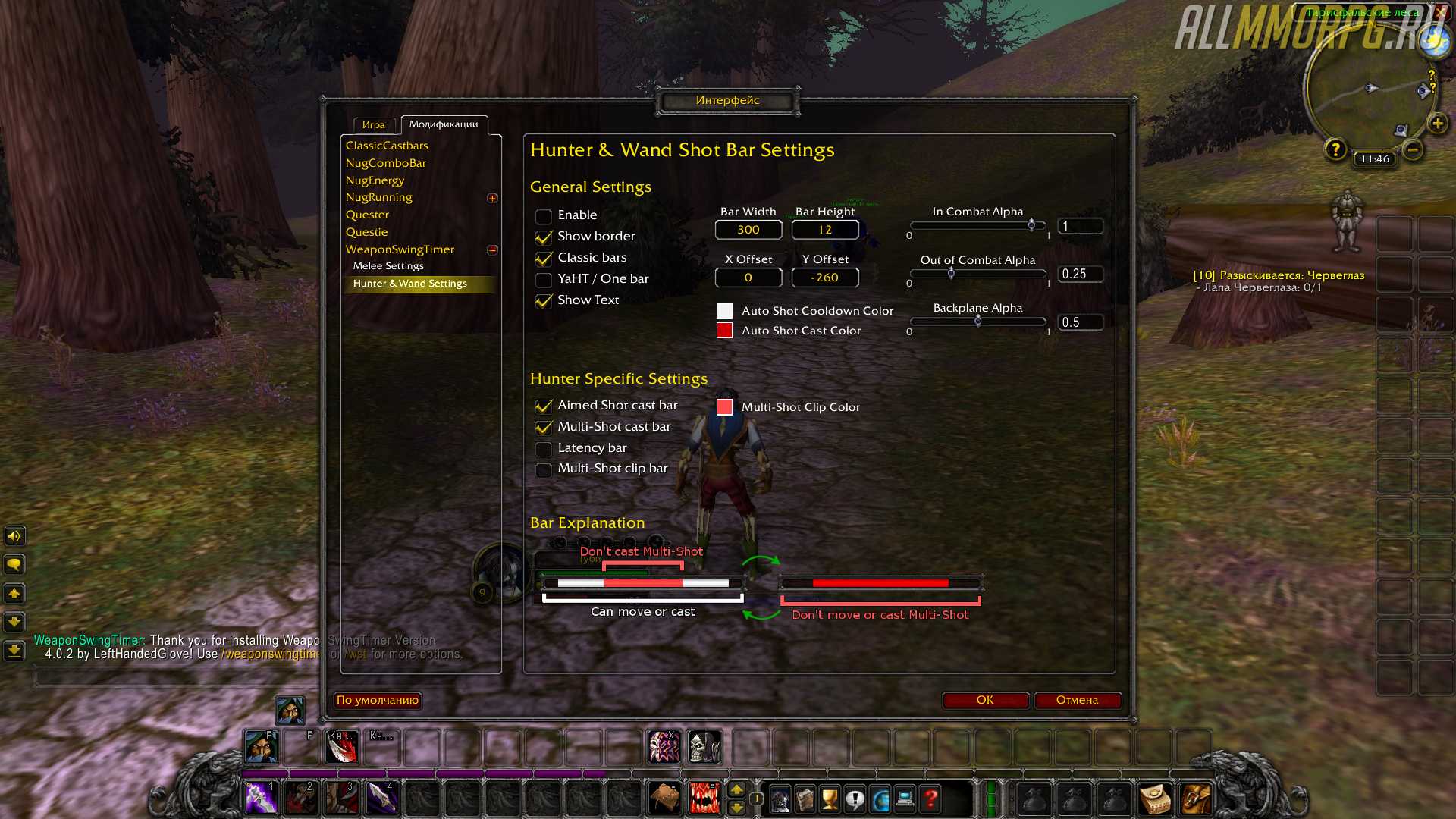
Task: Click the minimap zoom-in plus control
Action: [x=1437, y=123]
